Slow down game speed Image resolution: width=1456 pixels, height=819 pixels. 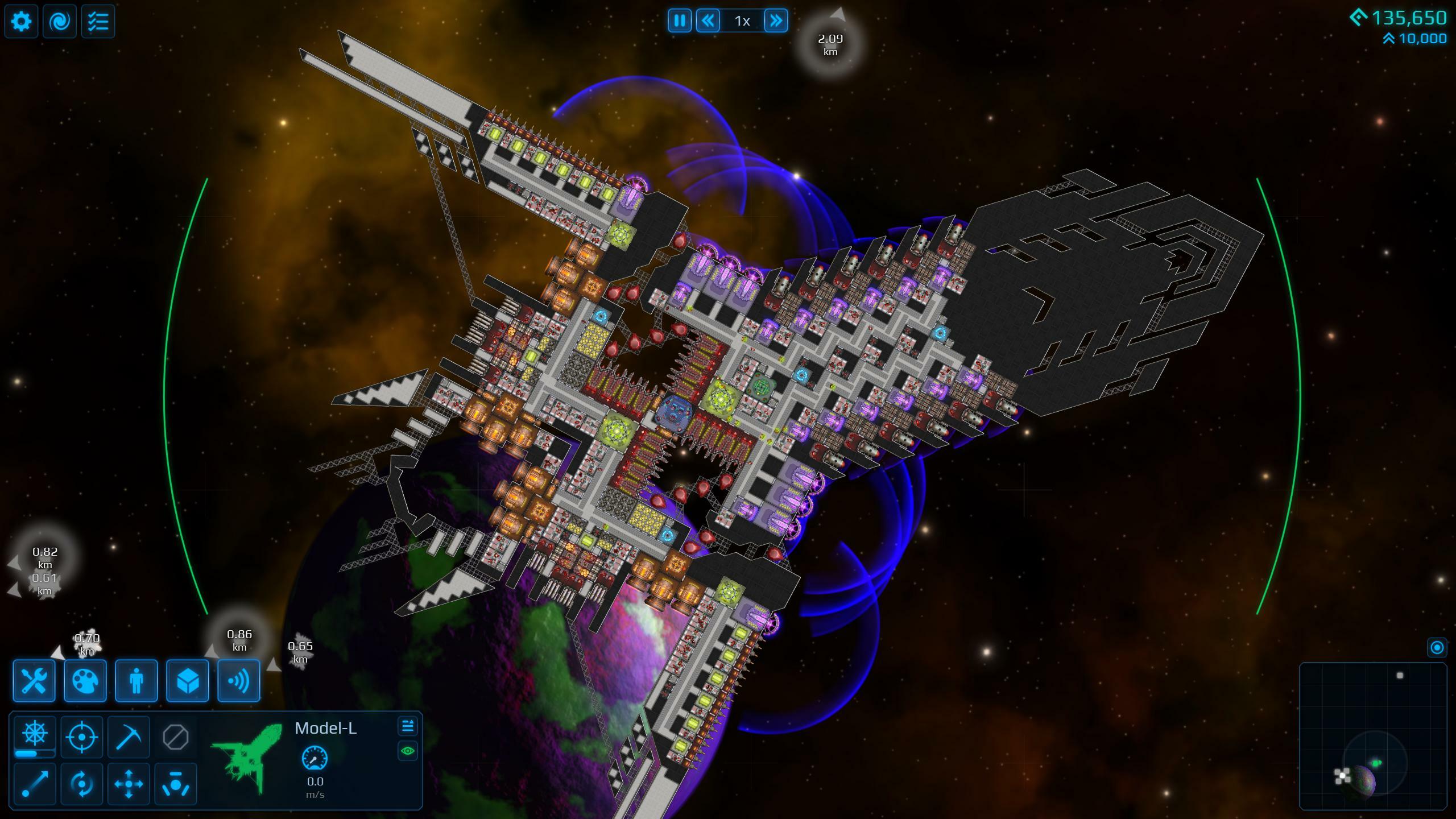click(x=708, y=21)
